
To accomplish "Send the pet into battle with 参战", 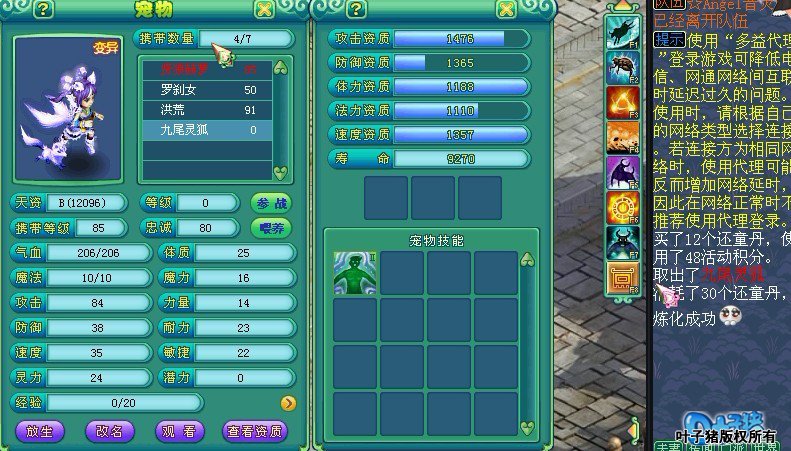I will 270,203.
